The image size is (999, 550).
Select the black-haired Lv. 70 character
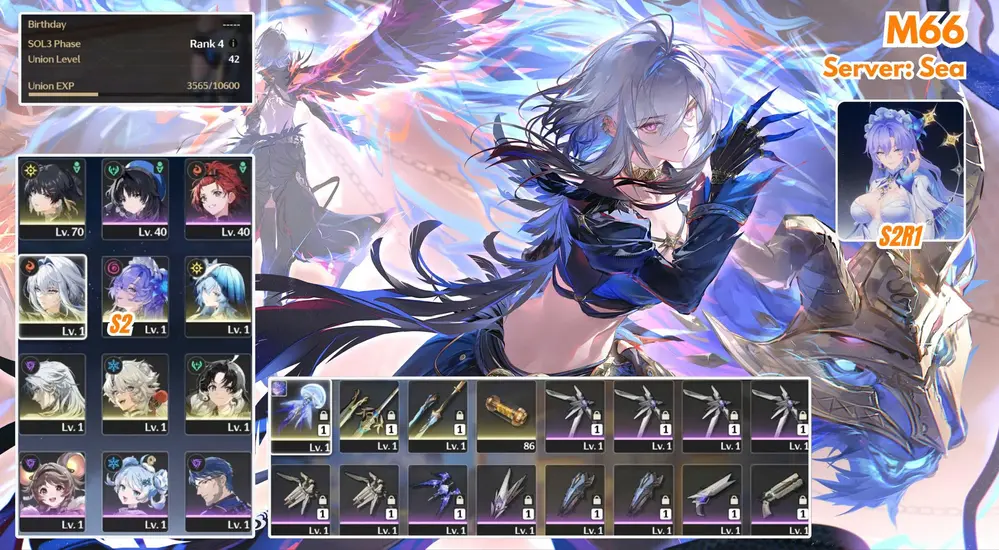pyautogui.click(x=52, y=197)
